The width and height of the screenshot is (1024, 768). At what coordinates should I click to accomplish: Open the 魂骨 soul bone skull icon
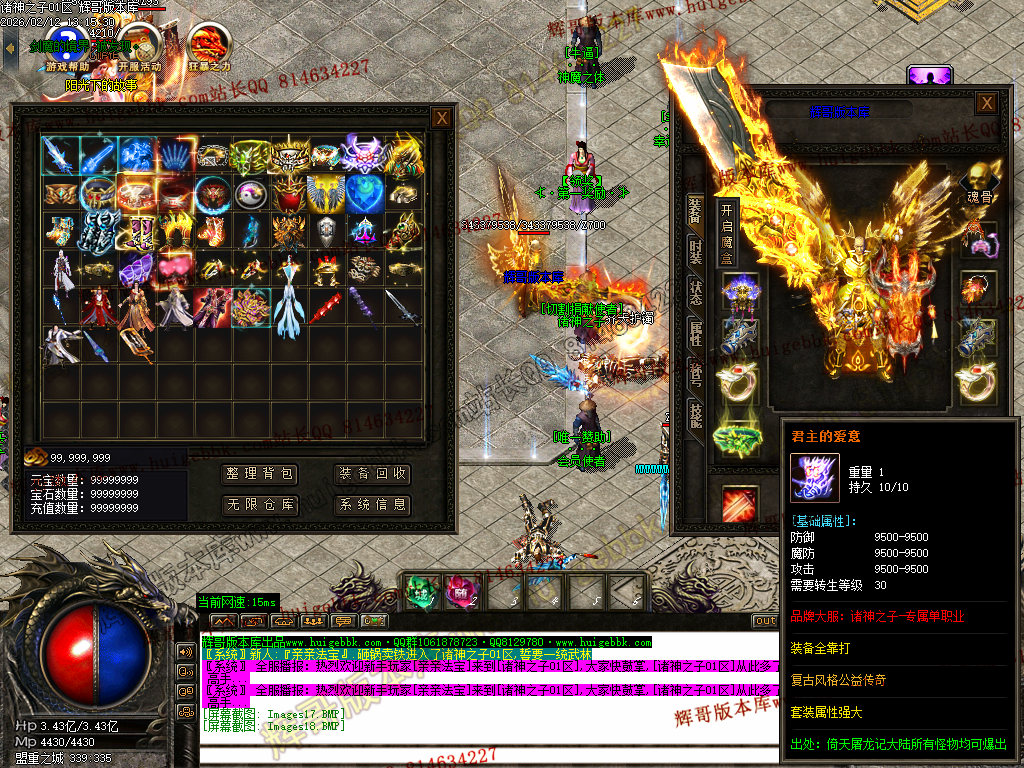click(x=980, y=182)
